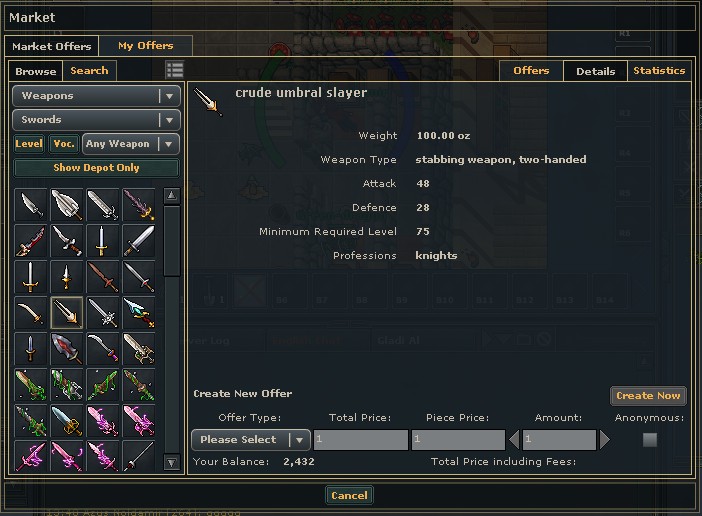Cancel and close the Market window
702x516 pixels.
[349, 495]
